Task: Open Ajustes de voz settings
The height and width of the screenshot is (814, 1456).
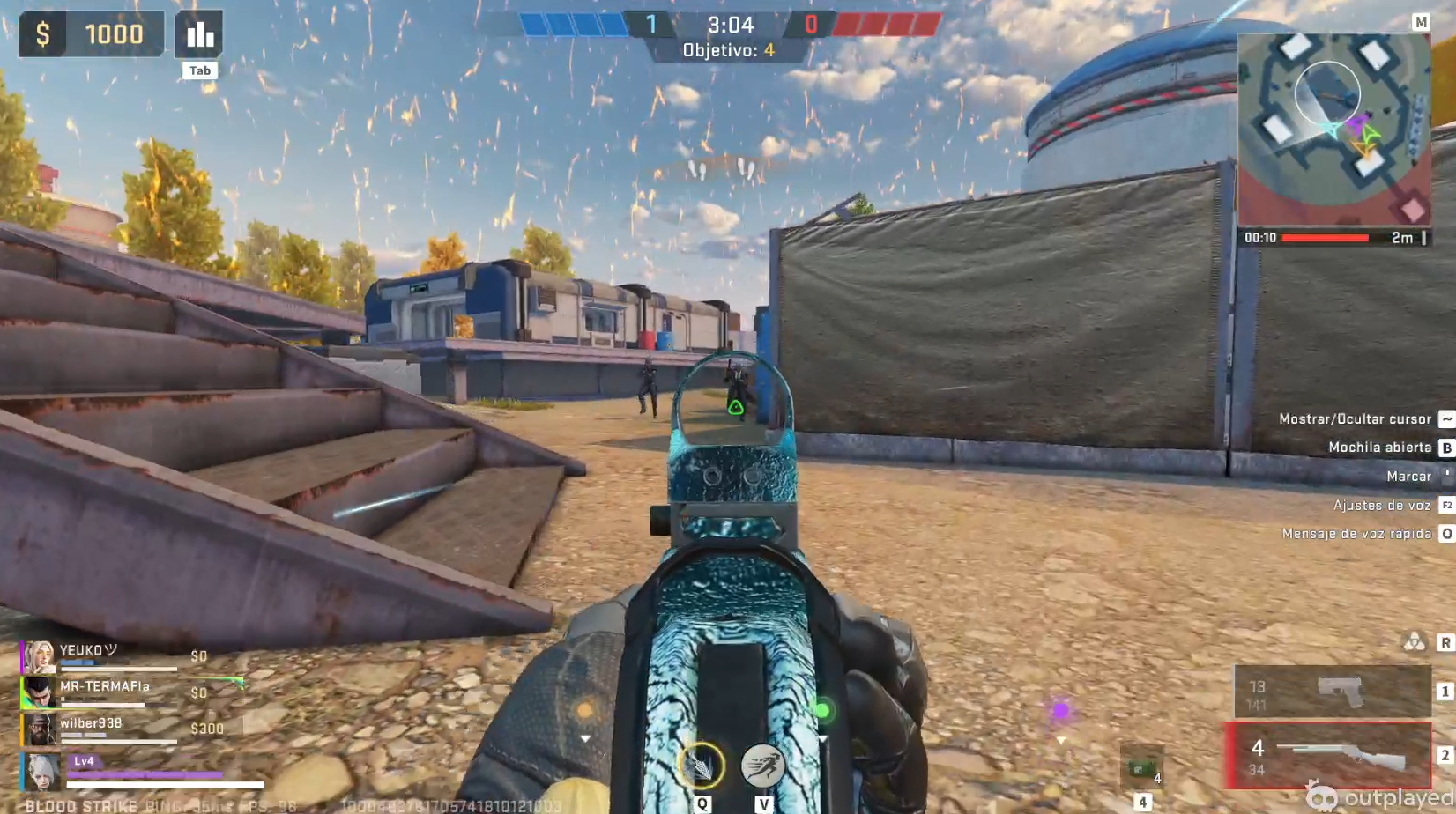Action: click(x=1381, y=506)
